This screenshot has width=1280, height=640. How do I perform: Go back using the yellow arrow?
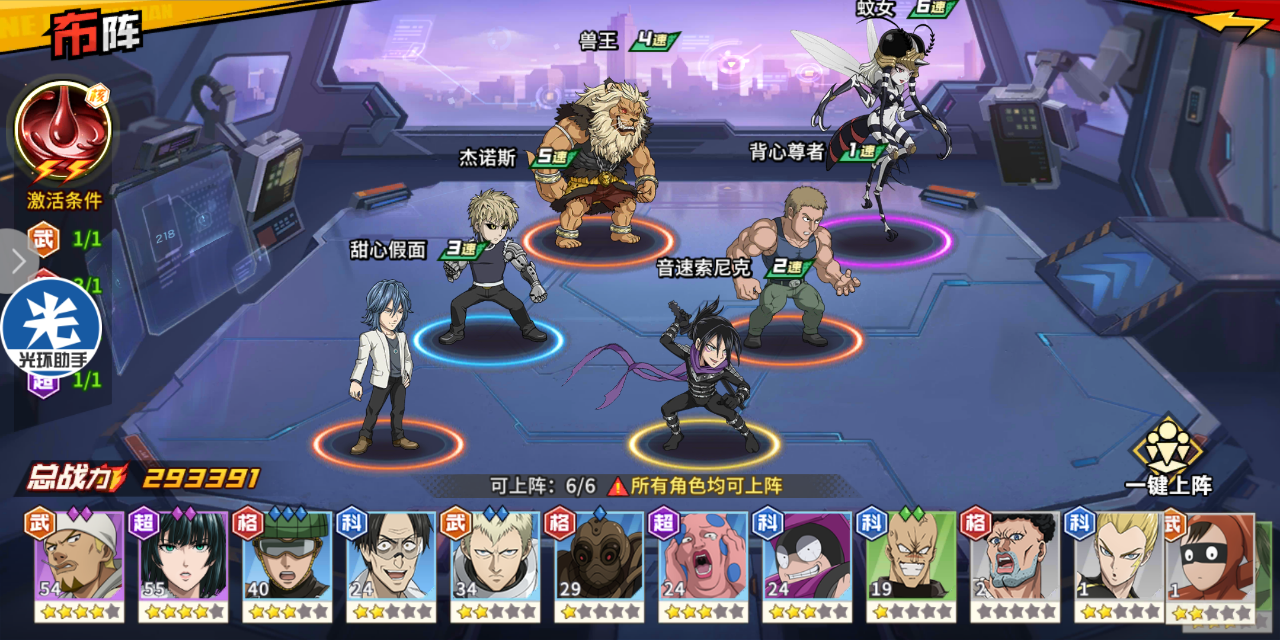[x=1231, y=24]
